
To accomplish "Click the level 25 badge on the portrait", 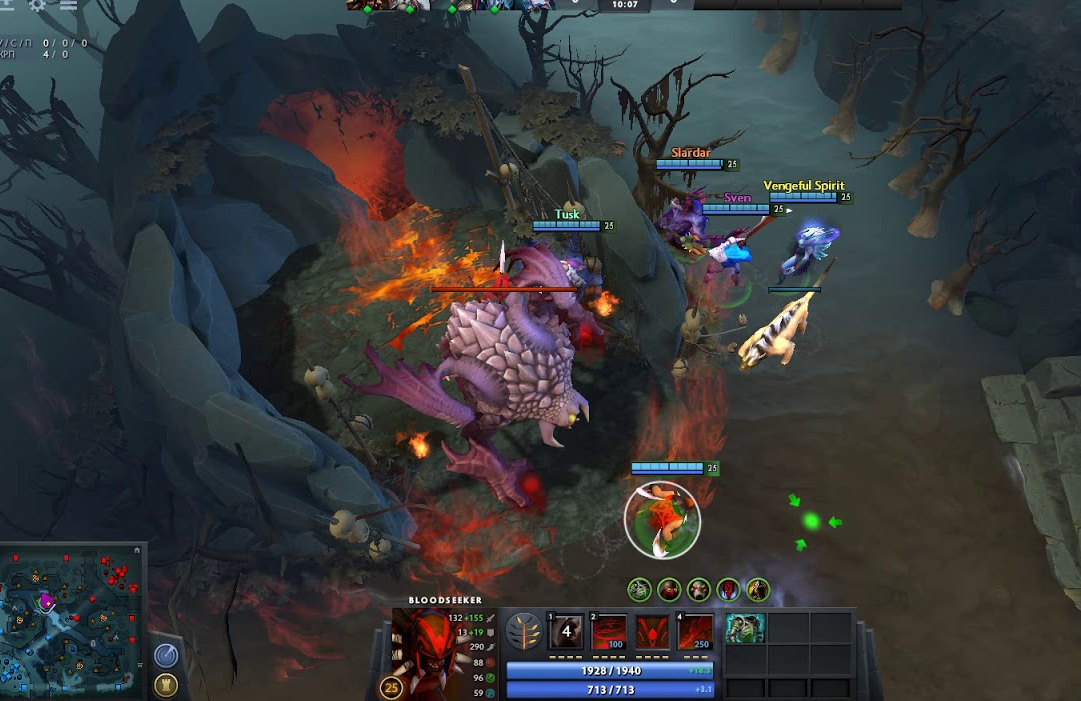I will tap(392, 688).
